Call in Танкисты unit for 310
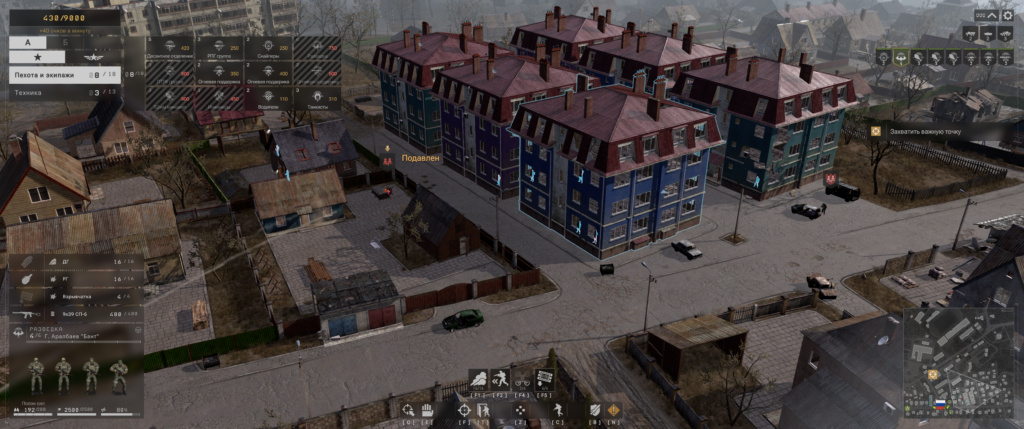This screenshot has height=429, width=1024. tap(316, 98)
